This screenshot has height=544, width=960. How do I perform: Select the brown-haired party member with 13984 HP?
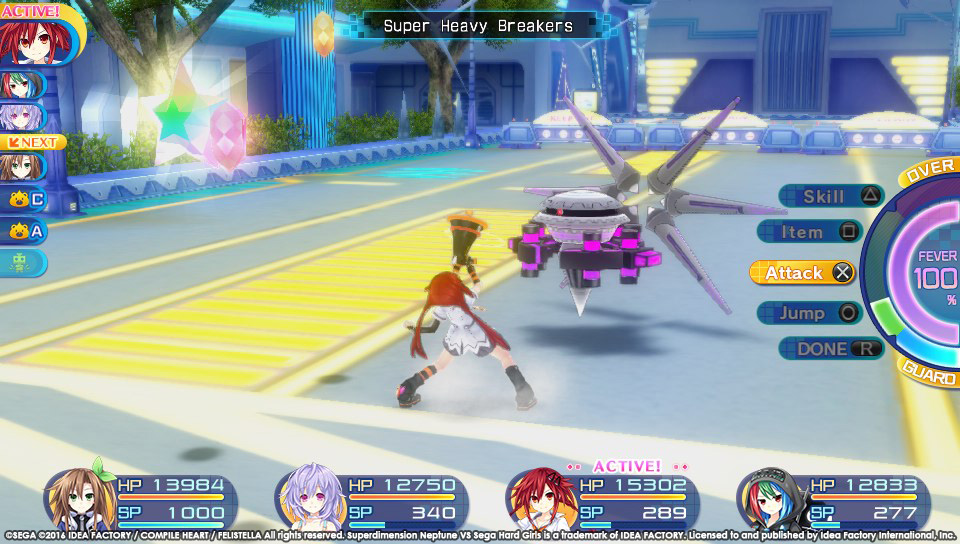(142, 499)
